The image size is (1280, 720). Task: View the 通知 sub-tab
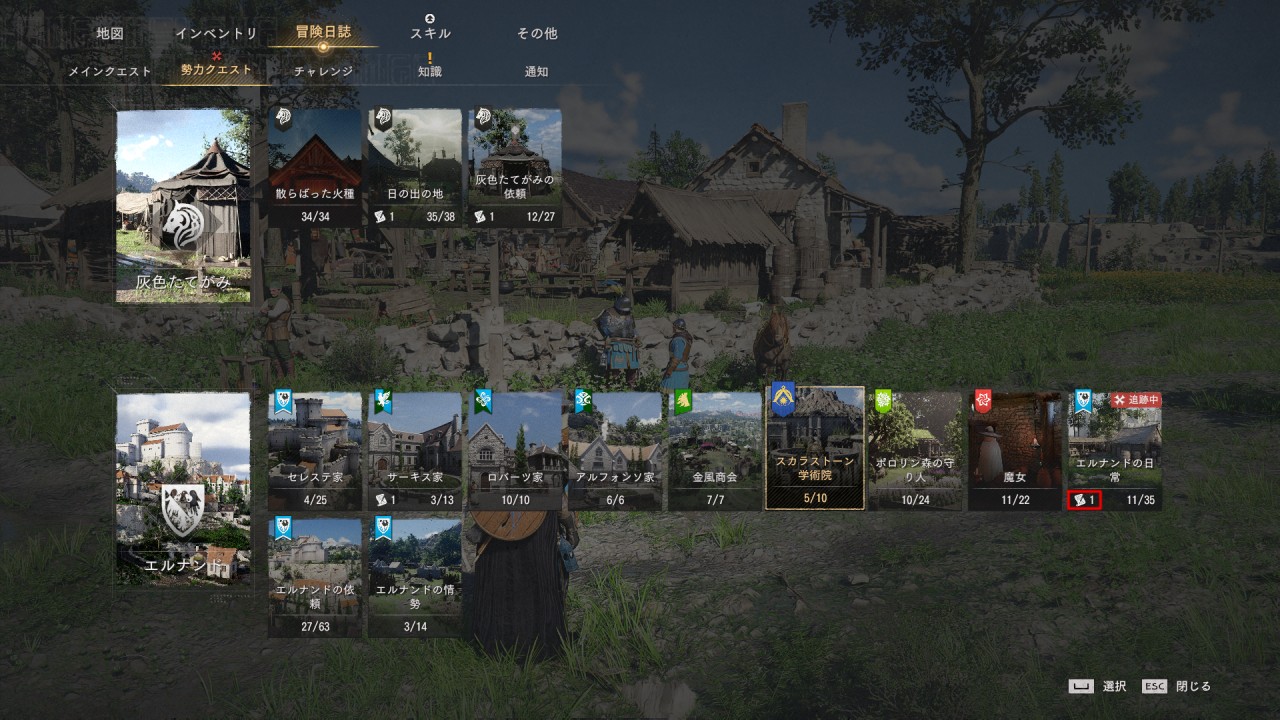(537, 72)
